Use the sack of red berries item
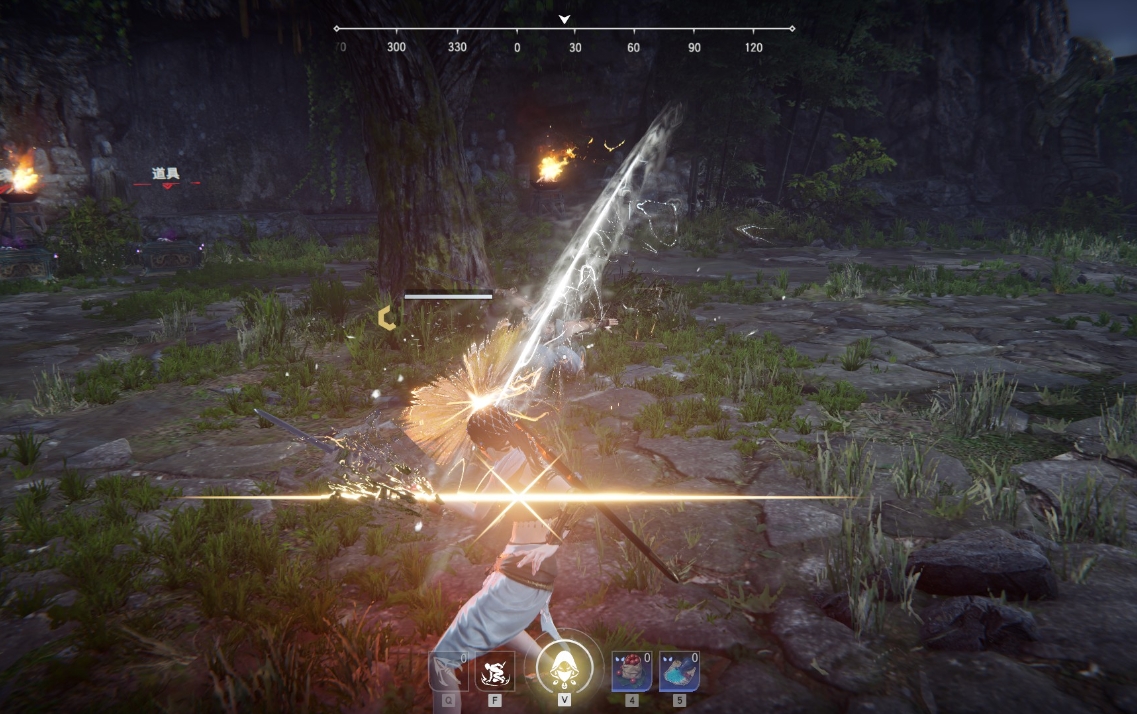The height and width of the screenshot is (714, 1137). point(631,671)
